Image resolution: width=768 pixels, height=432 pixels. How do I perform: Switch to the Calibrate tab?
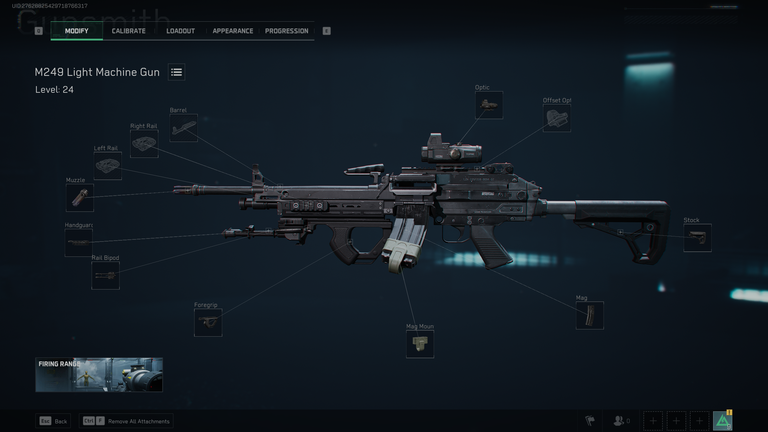point(128,31)
